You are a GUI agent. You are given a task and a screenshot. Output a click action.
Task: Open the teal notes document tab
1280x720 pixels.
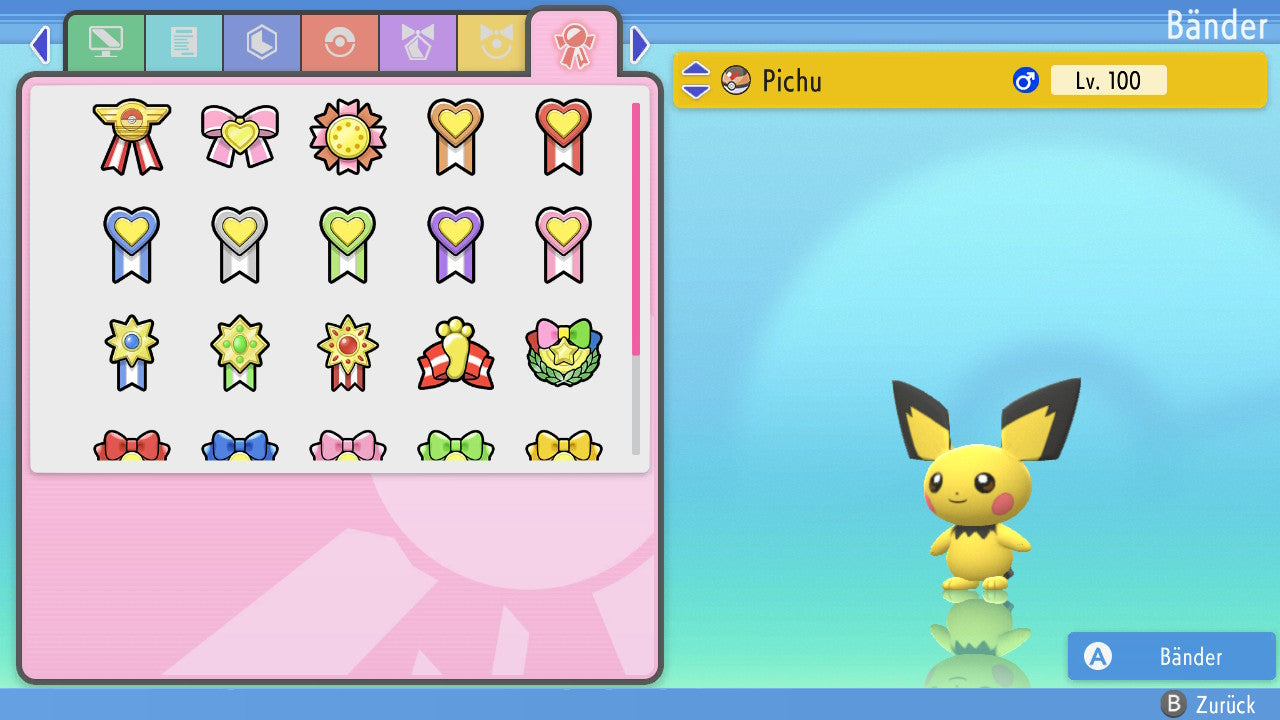[183, 42]
